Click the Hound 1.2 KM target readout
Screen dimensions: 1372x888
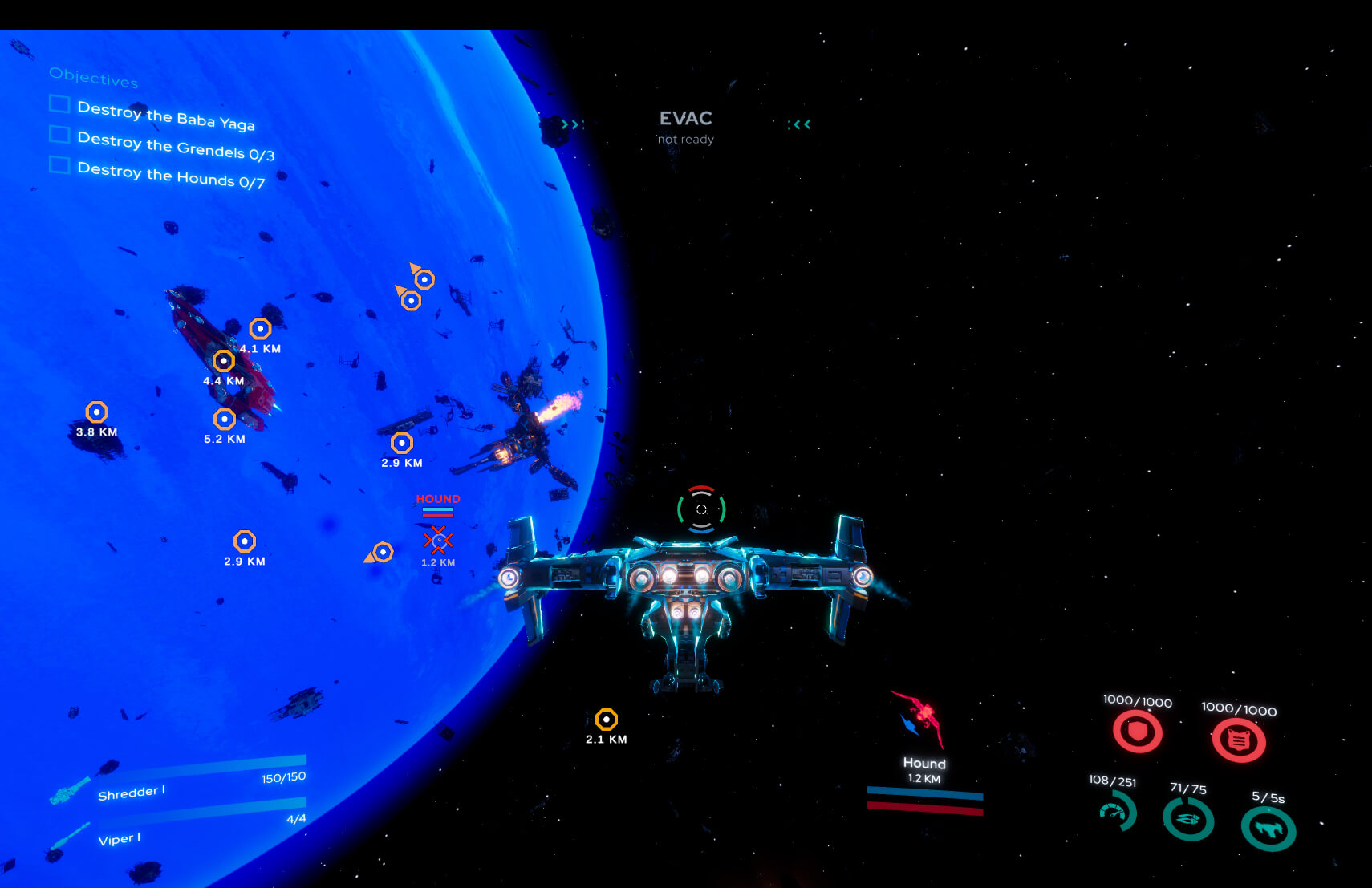tap(923, 771)
